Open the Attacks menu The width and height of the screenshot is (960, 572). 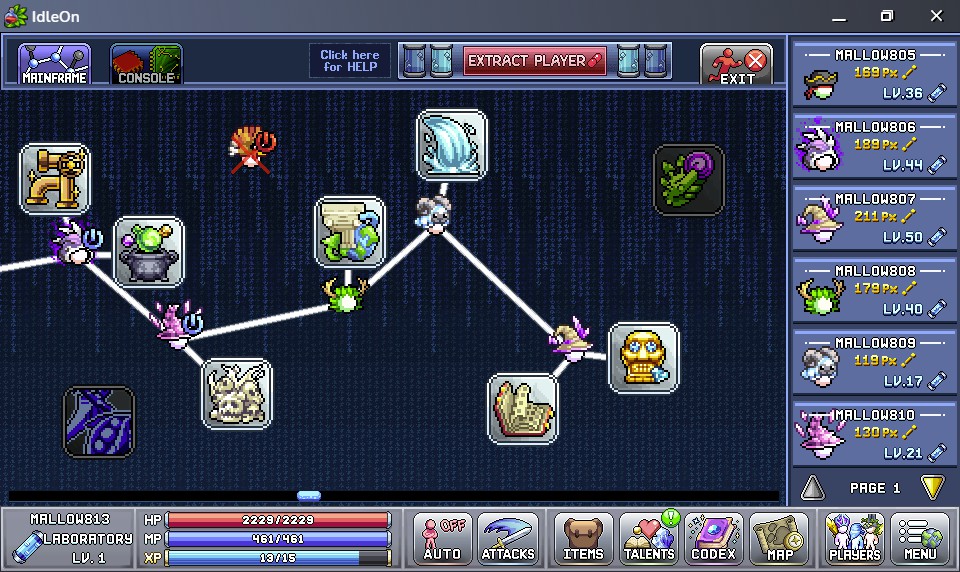coord(508,538)
